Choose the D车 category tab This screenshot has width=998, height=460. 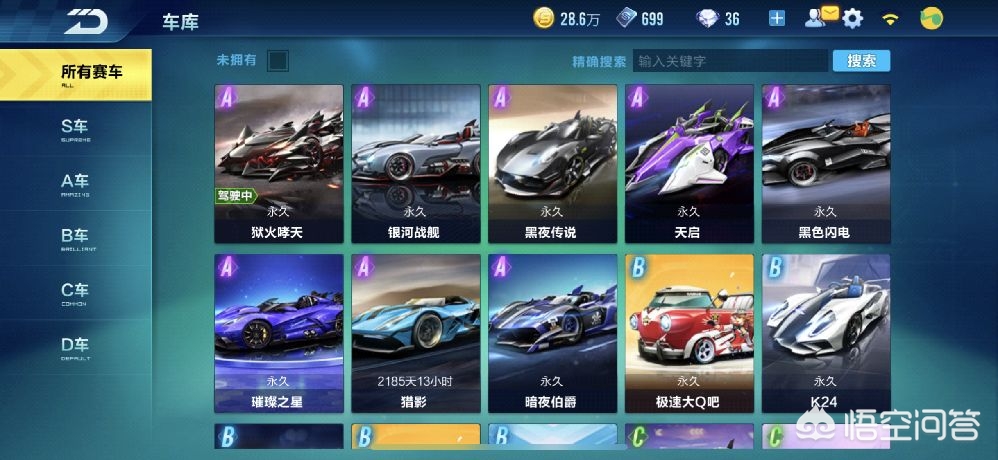click(x=75, y=346)
